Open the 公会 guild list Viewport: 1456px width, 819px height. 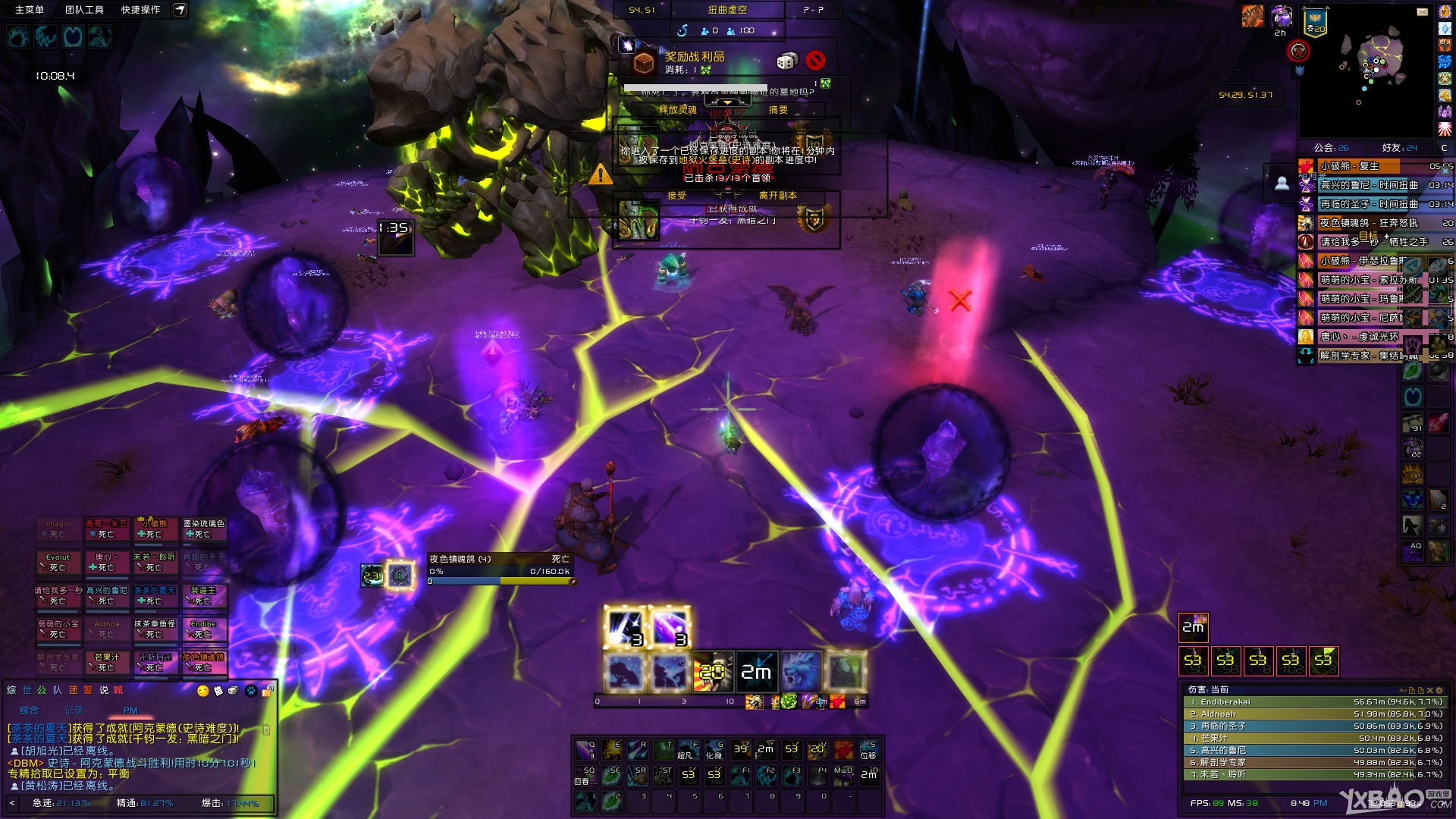(1331, 148)
